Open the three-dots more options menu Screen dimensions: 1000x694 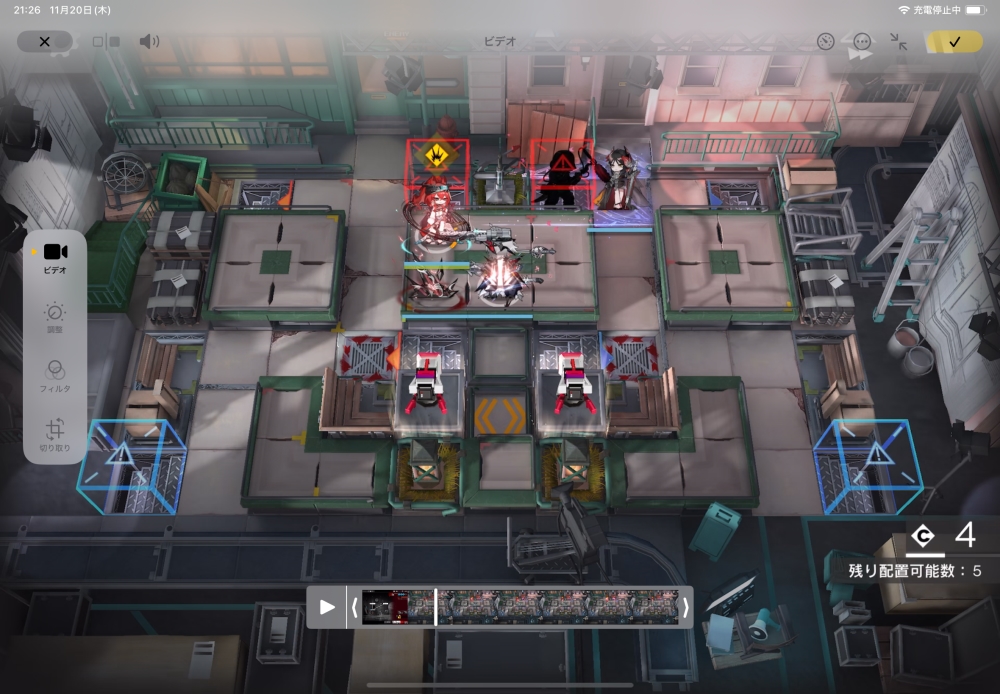[x=862, y=42]
